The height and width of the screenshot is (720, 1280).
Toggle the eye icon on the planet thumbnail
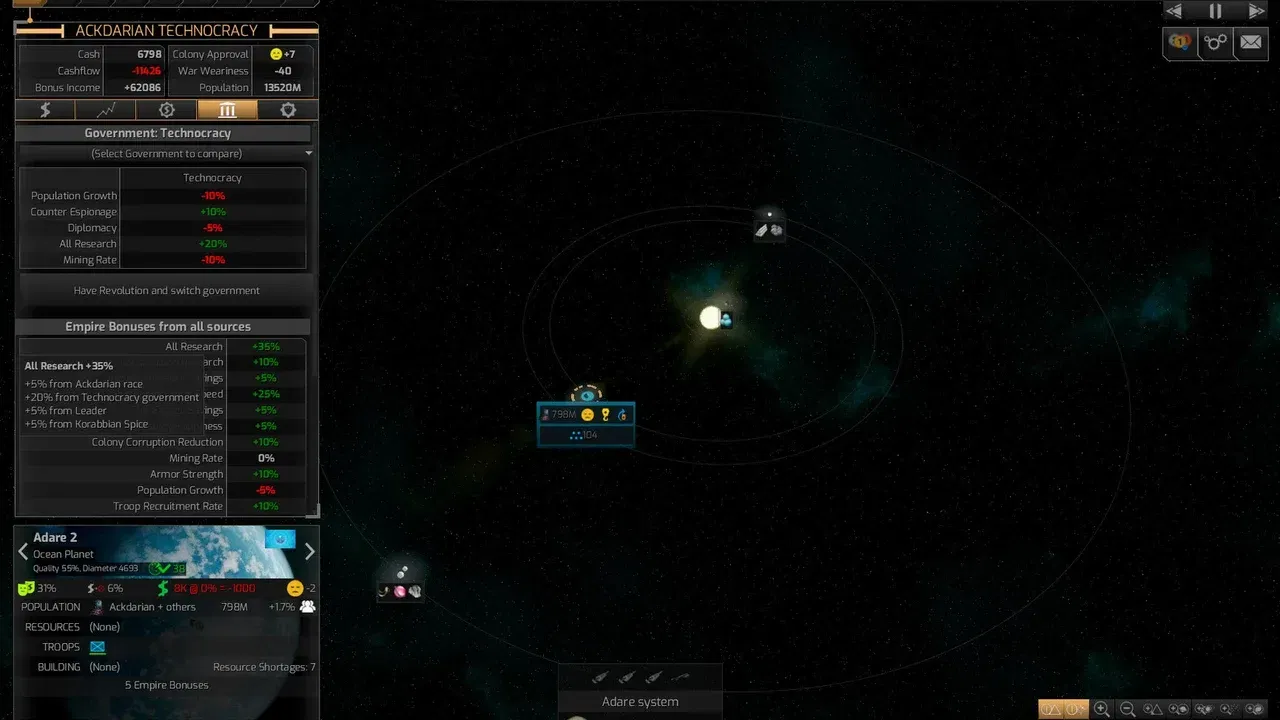tap(280, 539)
